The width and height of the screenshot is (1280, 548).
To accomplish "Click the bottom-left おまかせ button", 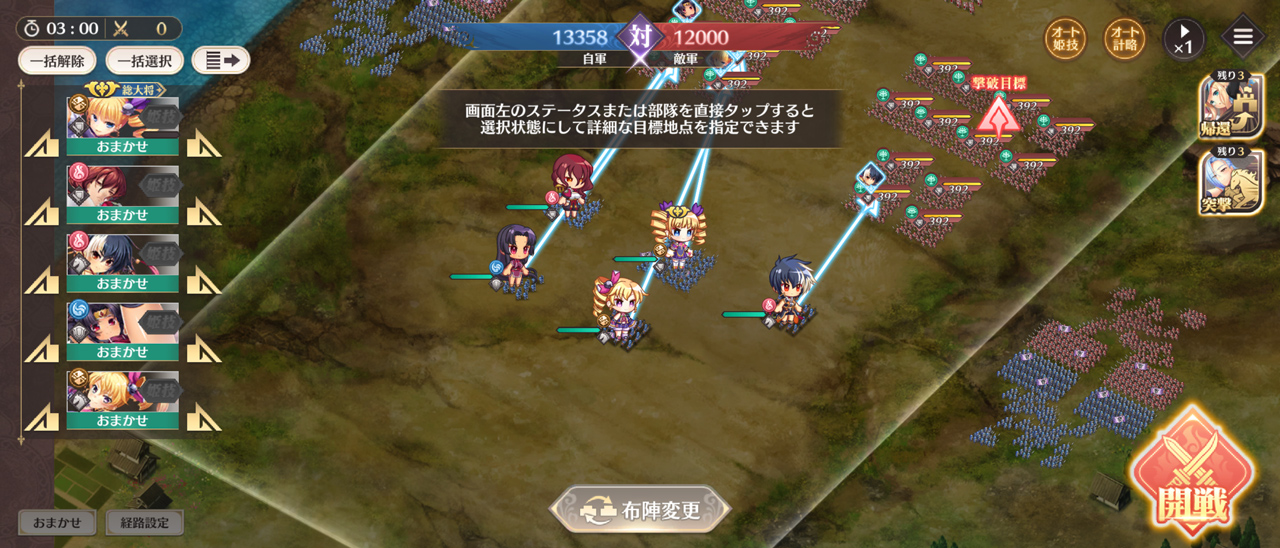I will (x=57, y=522).
